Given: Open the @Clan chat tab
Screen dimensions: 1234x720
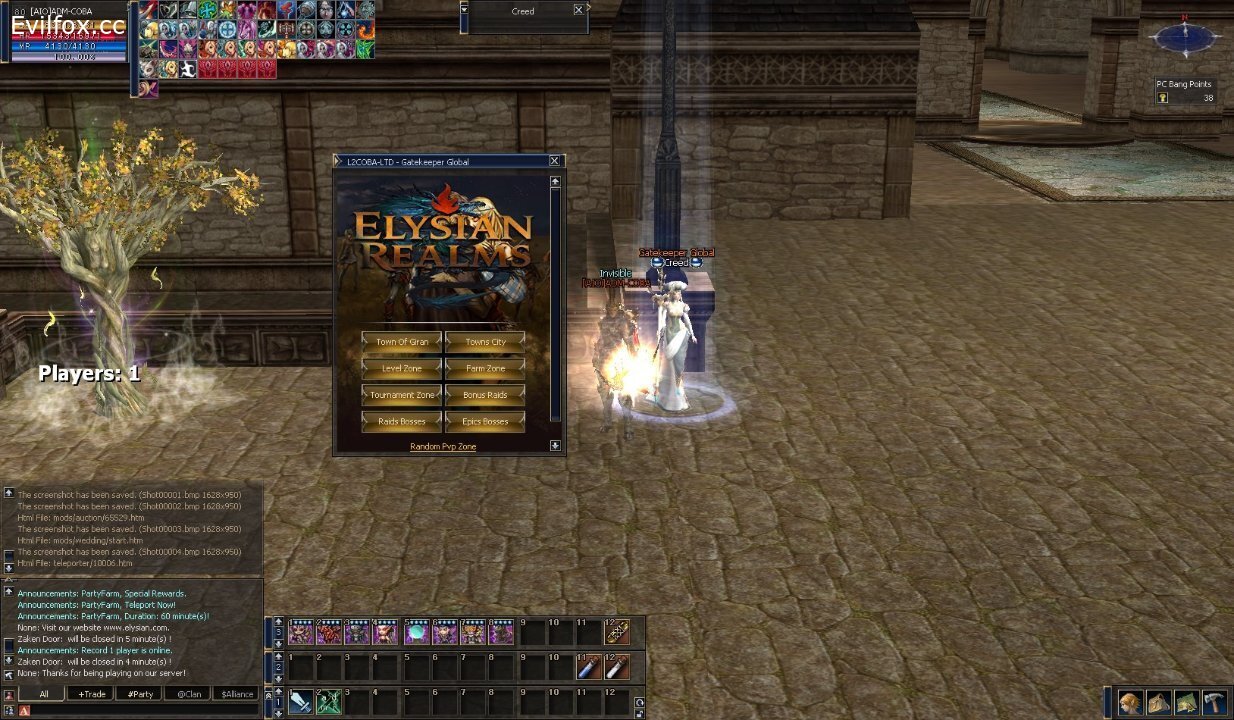Looking at the screenshot, I should [x=189, y=694].
